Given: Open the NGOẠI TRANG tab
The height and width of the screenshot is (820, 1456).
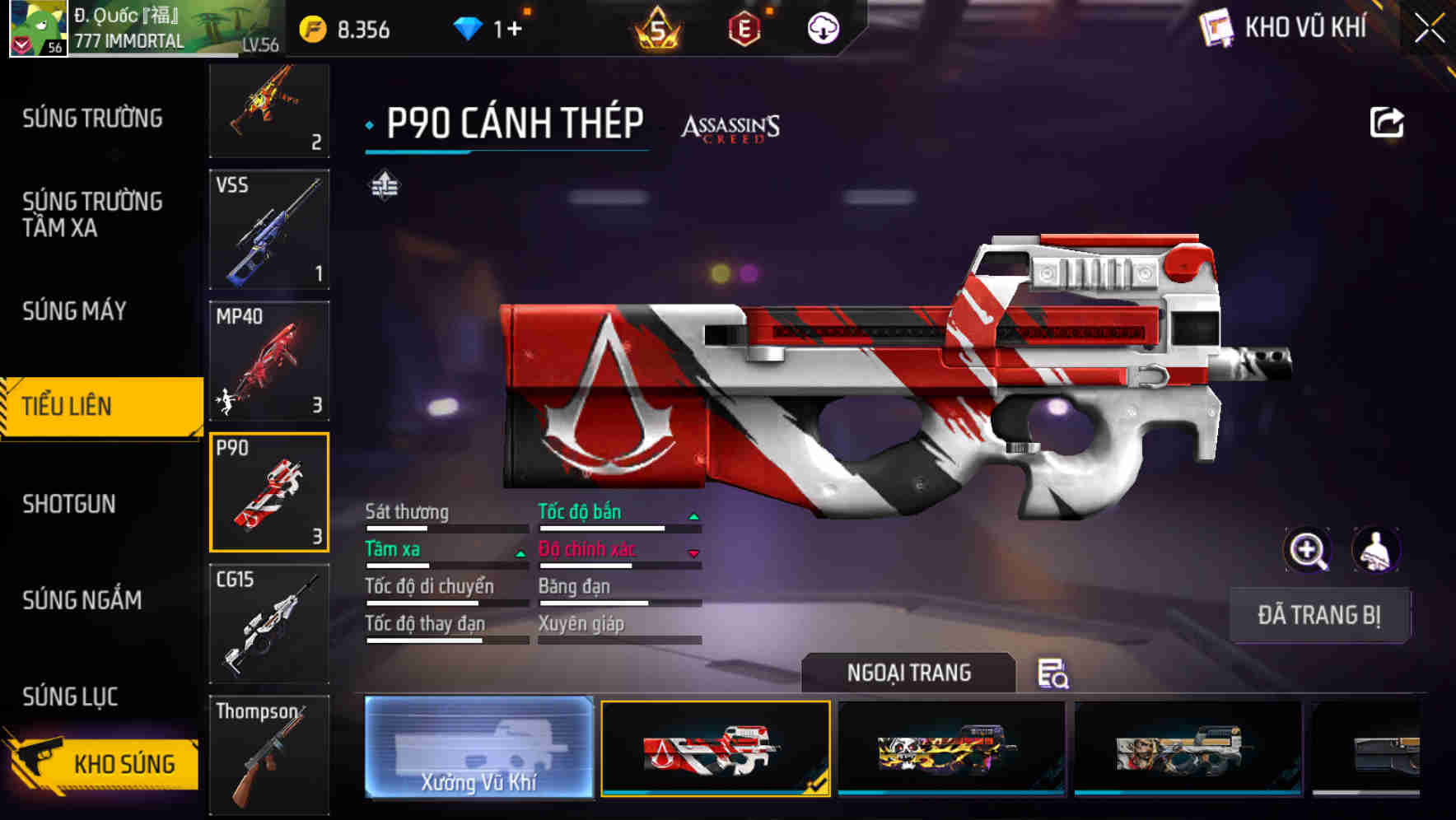Looking at the screenshot, I should [908, 672].
